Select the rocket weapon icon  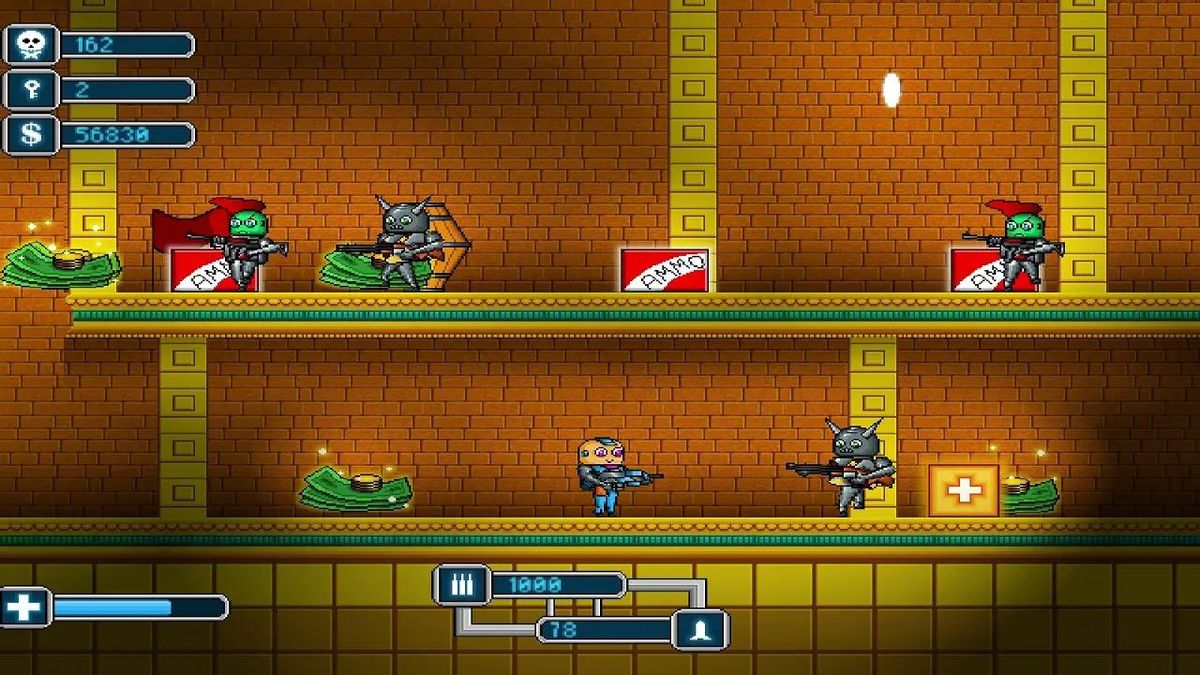pos(701,629)
